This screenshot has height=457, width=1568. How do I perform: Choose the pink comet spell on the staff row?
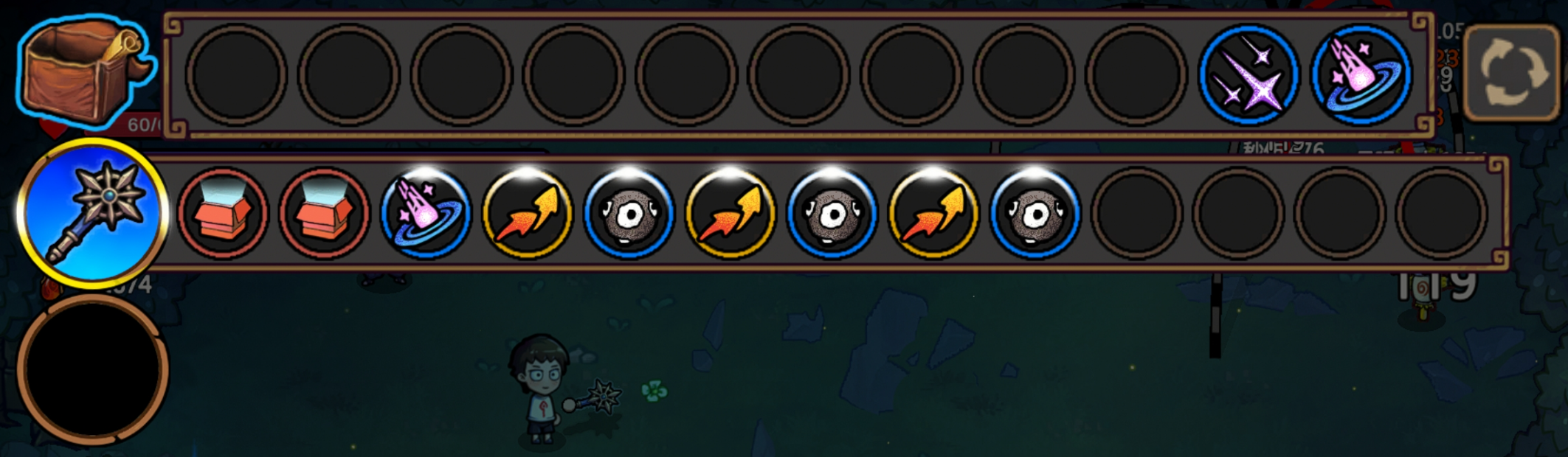click(426, 214)
